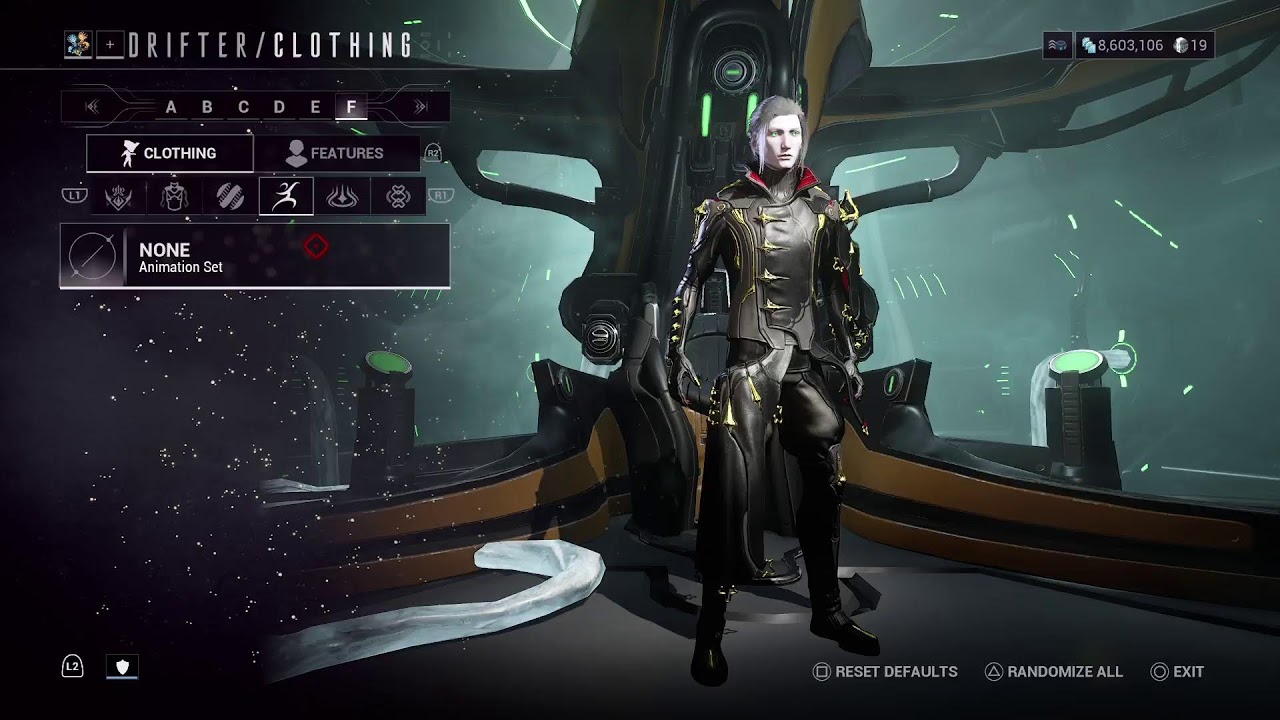The image size is (1280, 720).
Task: Open the diamond with arcs category
Action: [x=342, y=196]
